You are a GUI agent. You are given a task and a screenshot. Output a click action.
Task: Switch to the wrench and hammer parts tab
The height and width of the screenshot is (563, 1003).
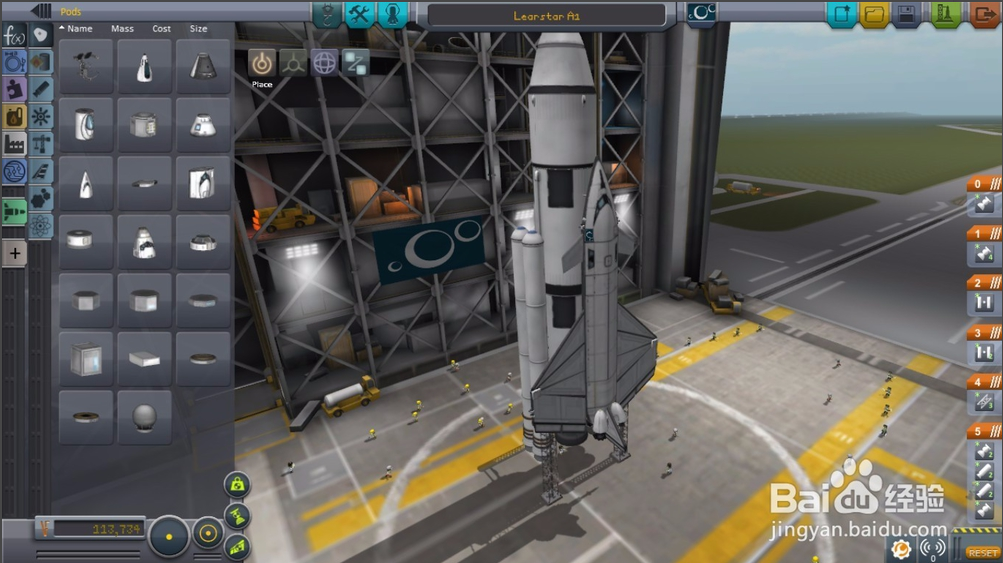[x=359, y=15]
